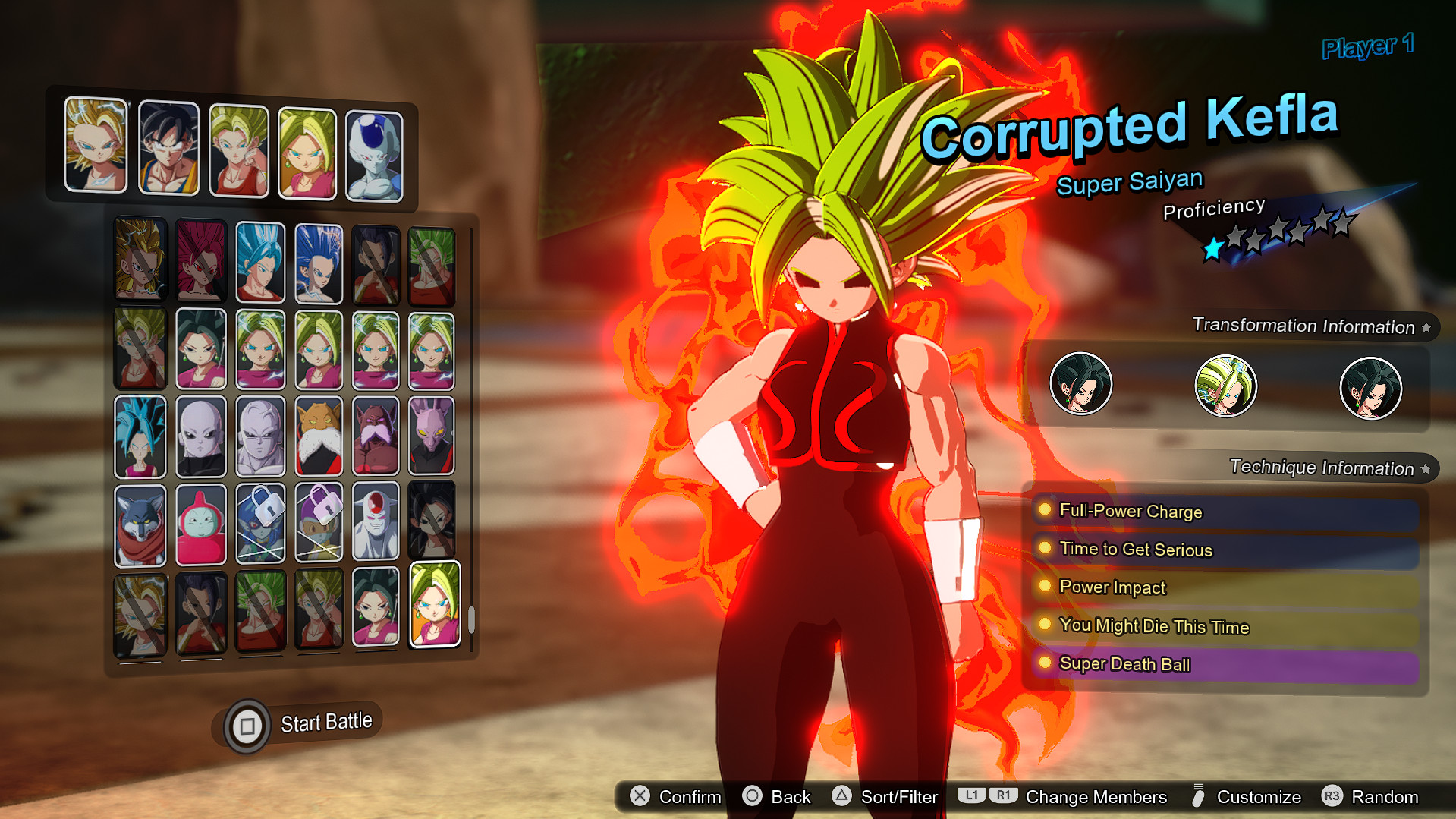This screenshot has width=1456, height=819.
Task: Select Goku's team member portrait
Action: click(168, 146)
